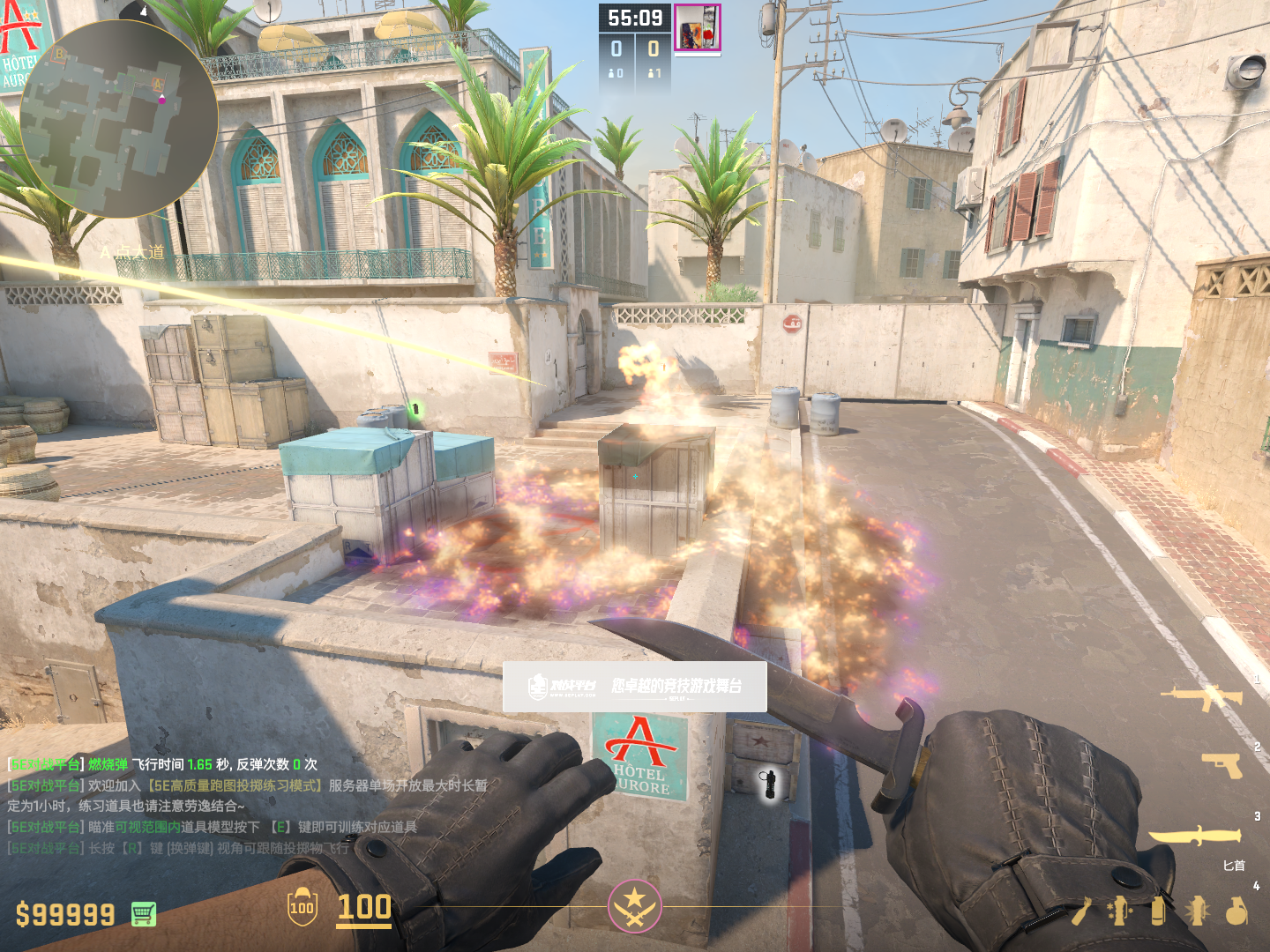
Task: Choose the HE grenade icon
Action: [x=1236, y=911]
